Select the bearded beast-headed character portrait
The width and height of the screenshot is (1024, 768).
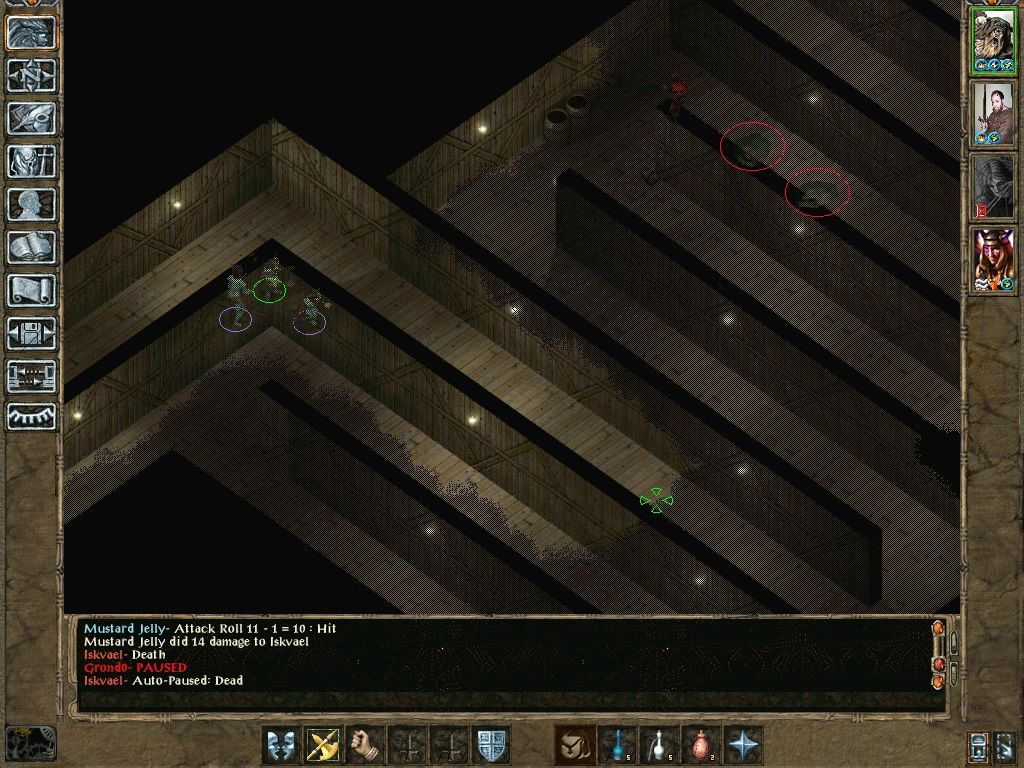(x=993, y=42)
